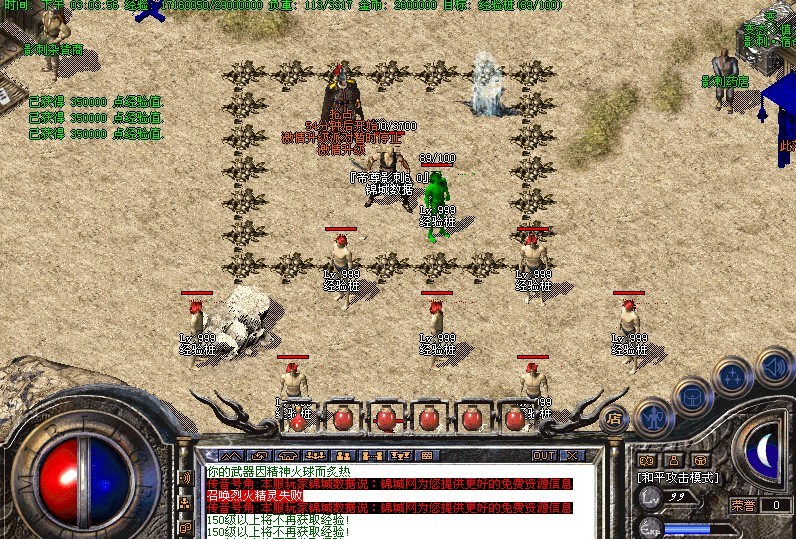Click the OUT button above the chat

tap(543, 455)
